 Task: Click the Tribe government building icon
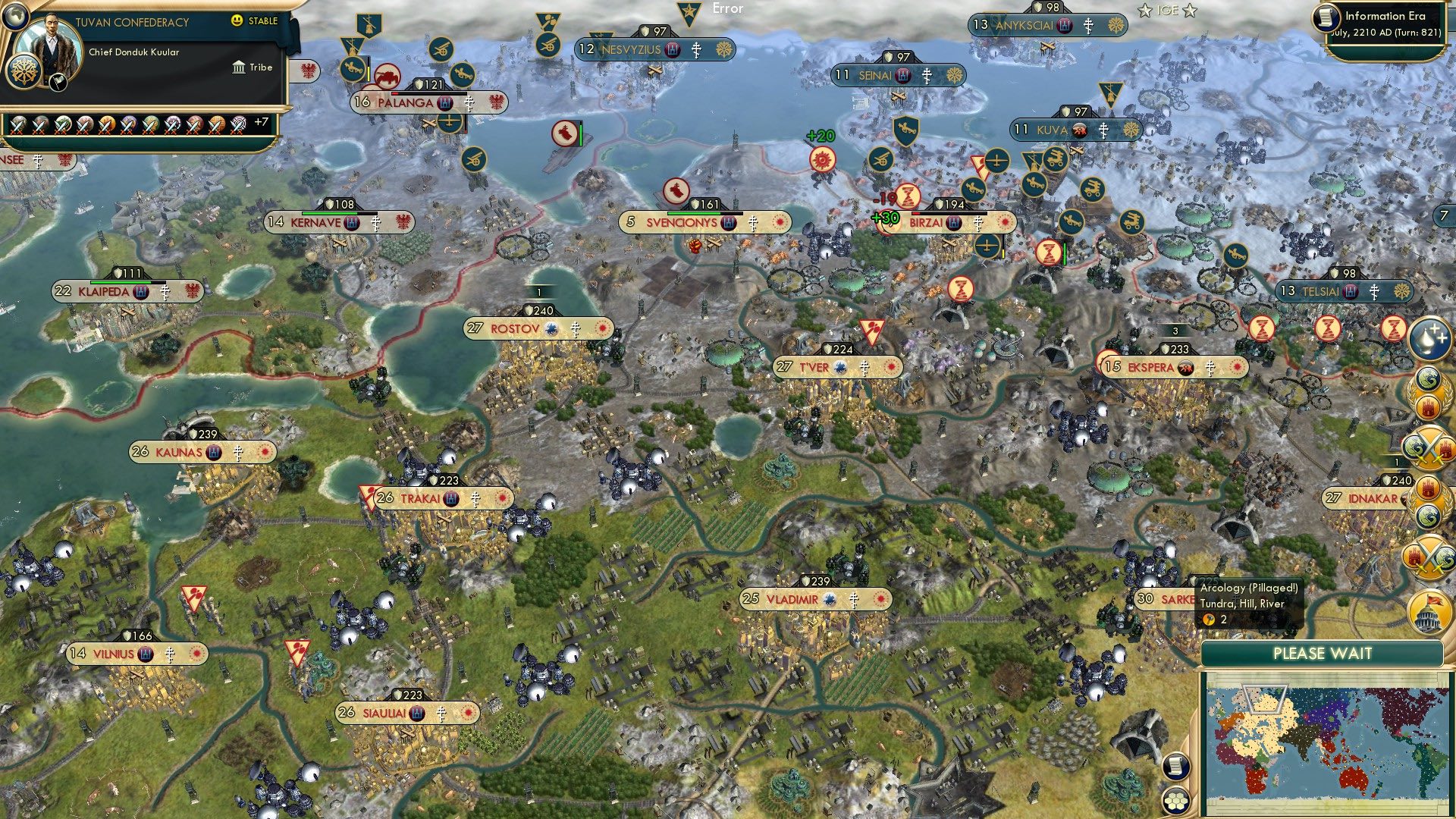click(x=239, y=67)
